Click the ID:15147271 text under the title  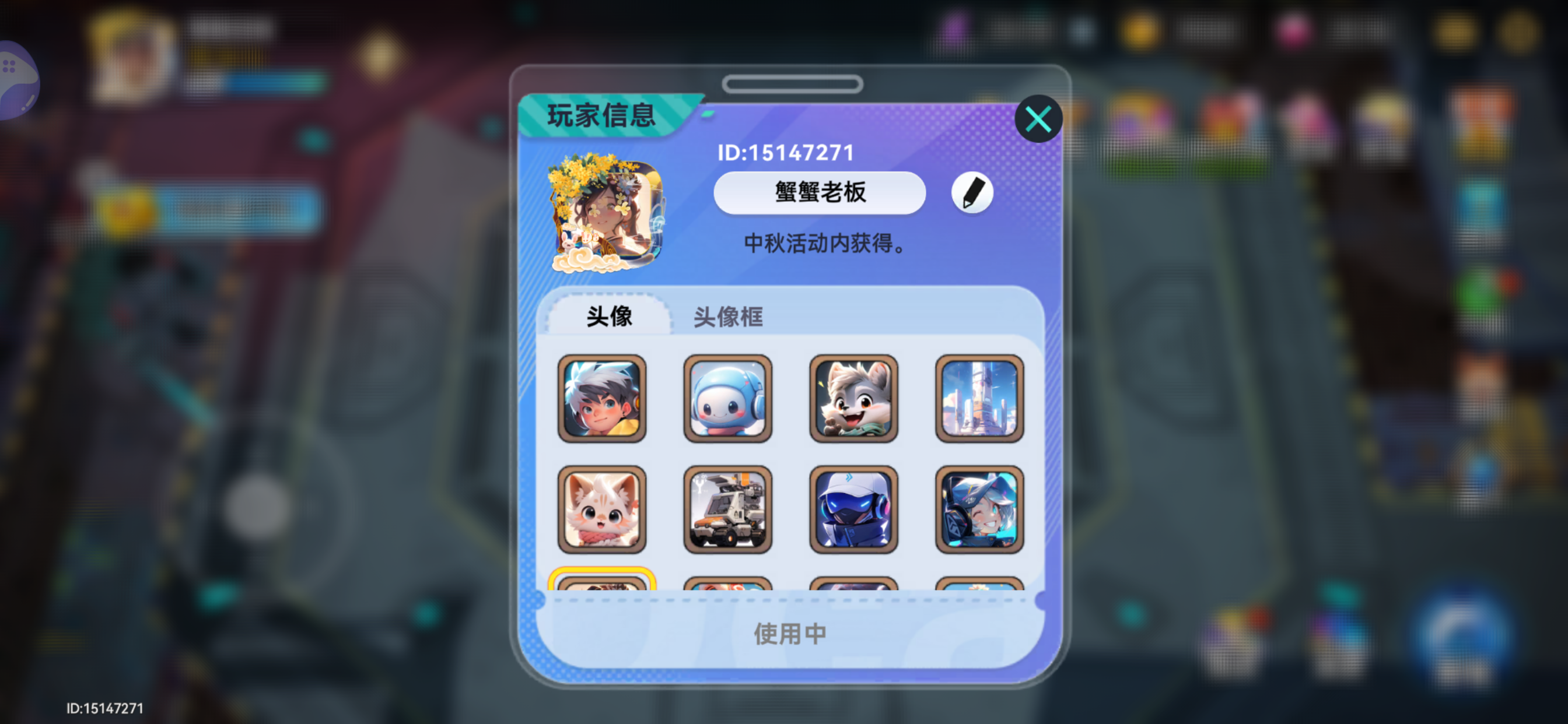[x=785, y=153]
